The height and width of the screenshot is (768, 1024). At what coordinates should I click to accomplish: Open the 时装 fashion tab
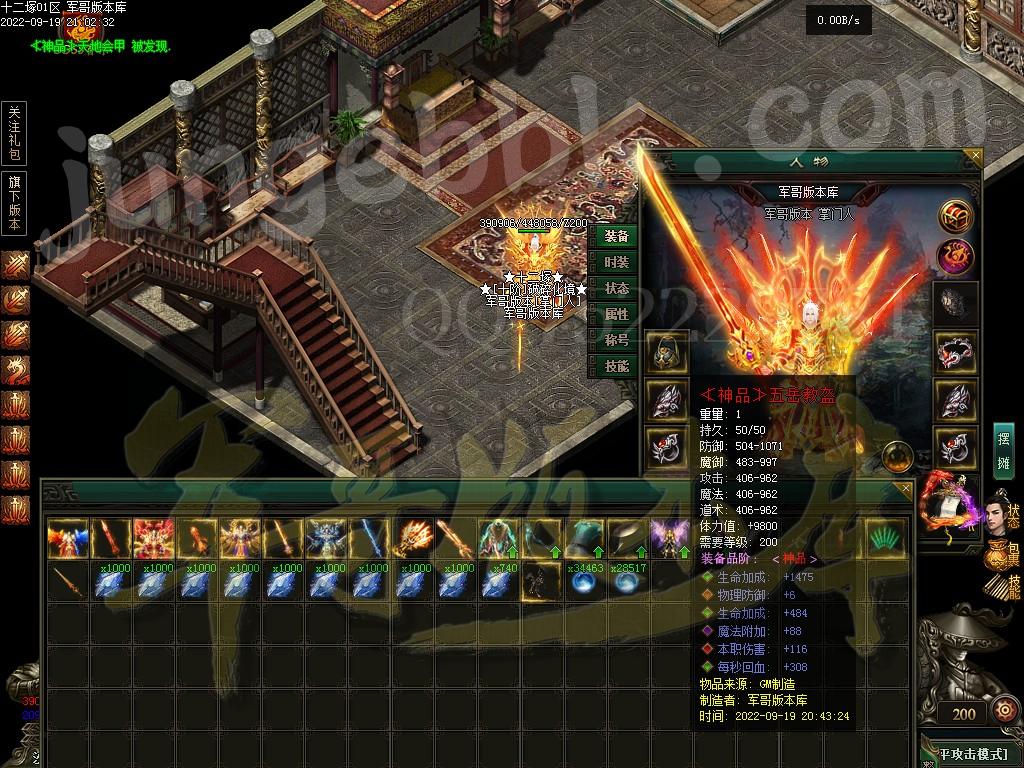pyautogui.click(x=617, y=262)
